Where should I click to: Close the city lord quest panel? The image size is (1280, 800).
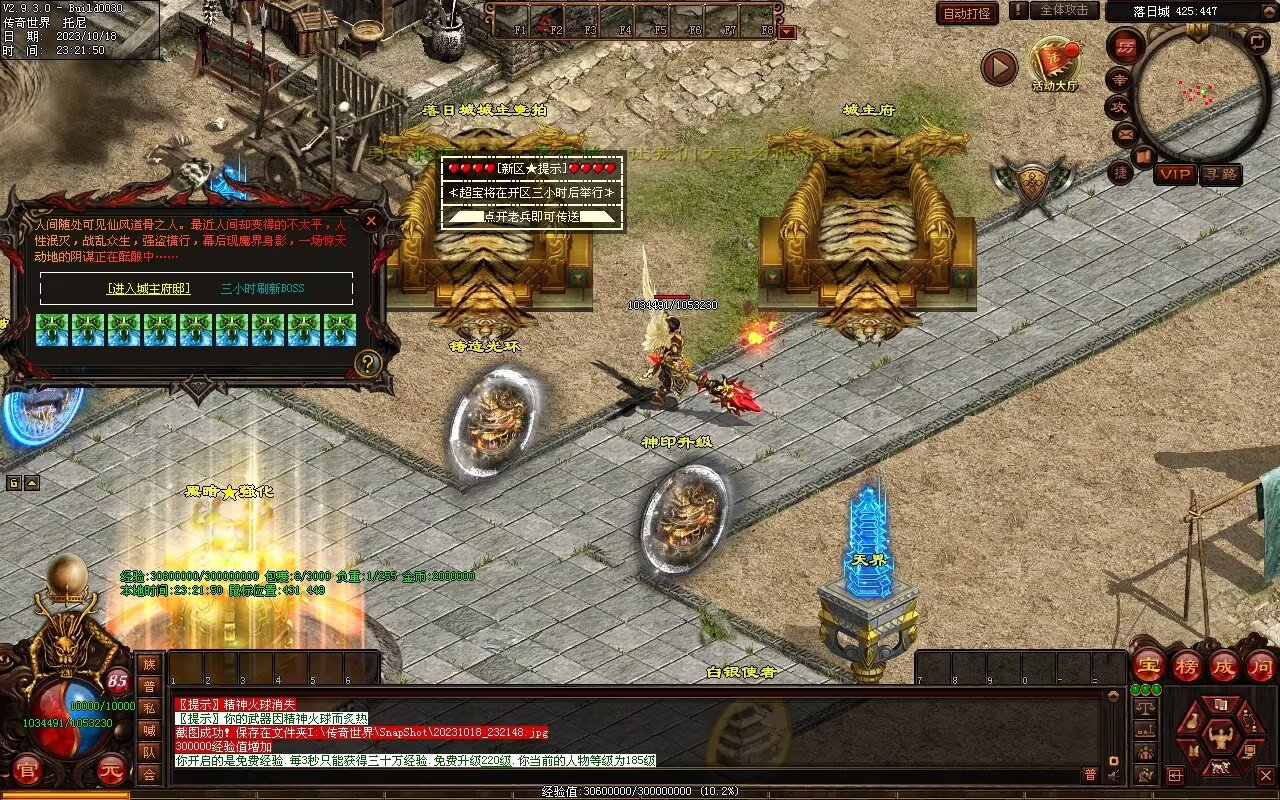coord(371,220)
